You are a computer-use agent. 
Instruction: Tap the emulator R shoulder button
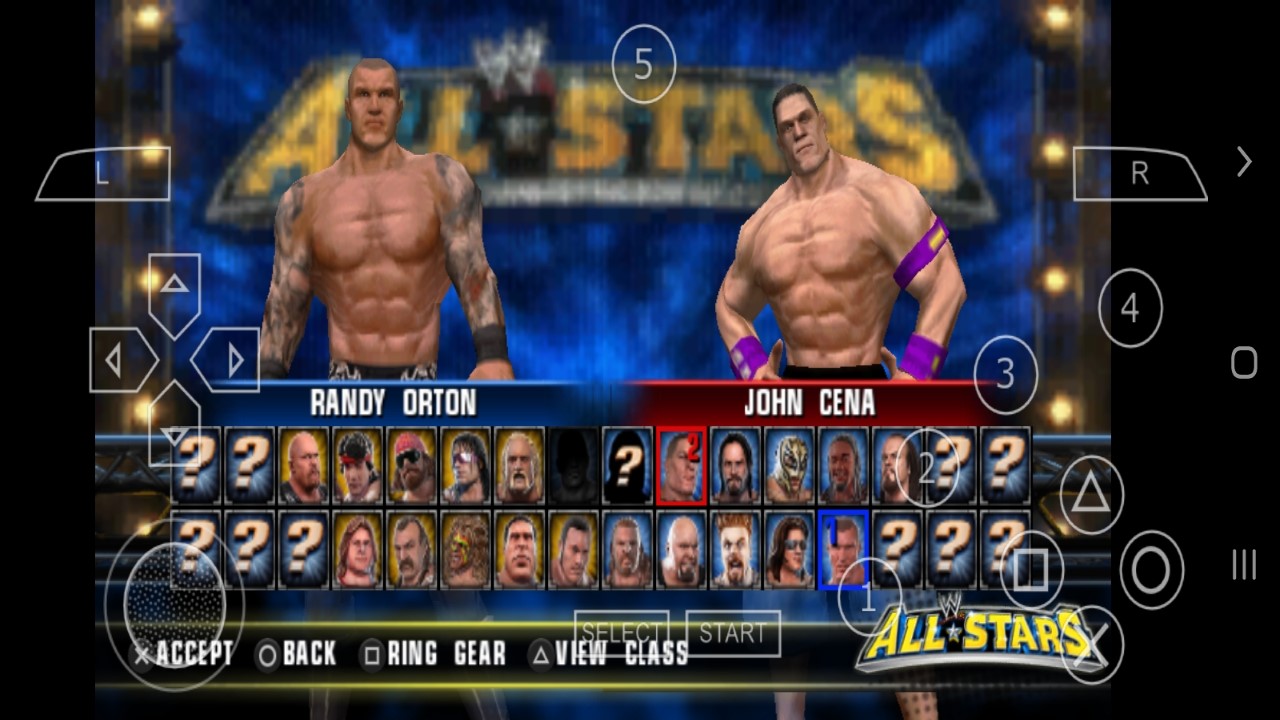pos(1139,174)
